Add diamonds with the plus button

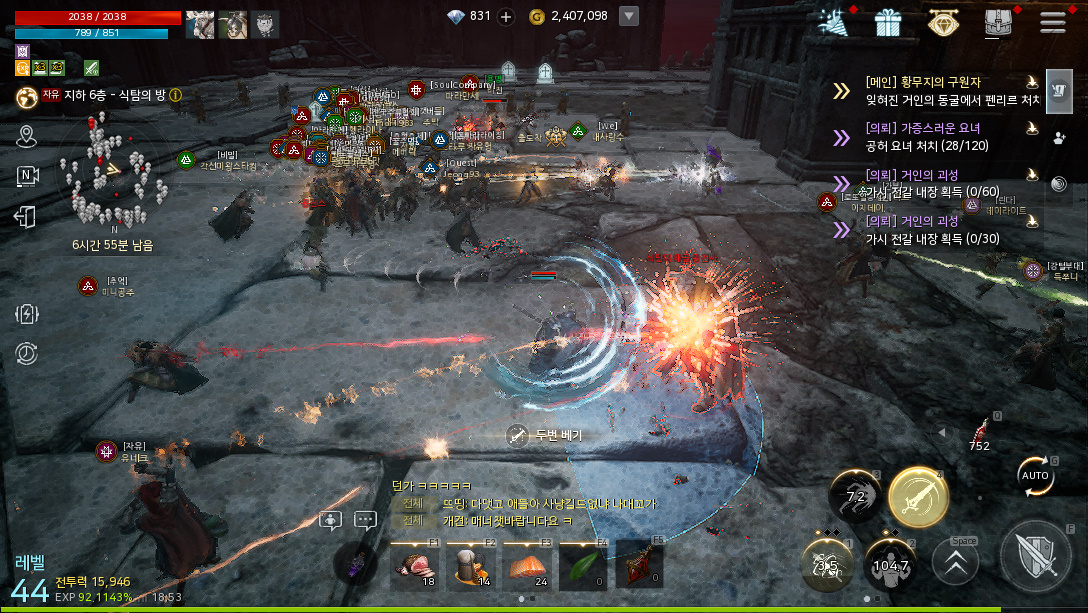(506, 16)
